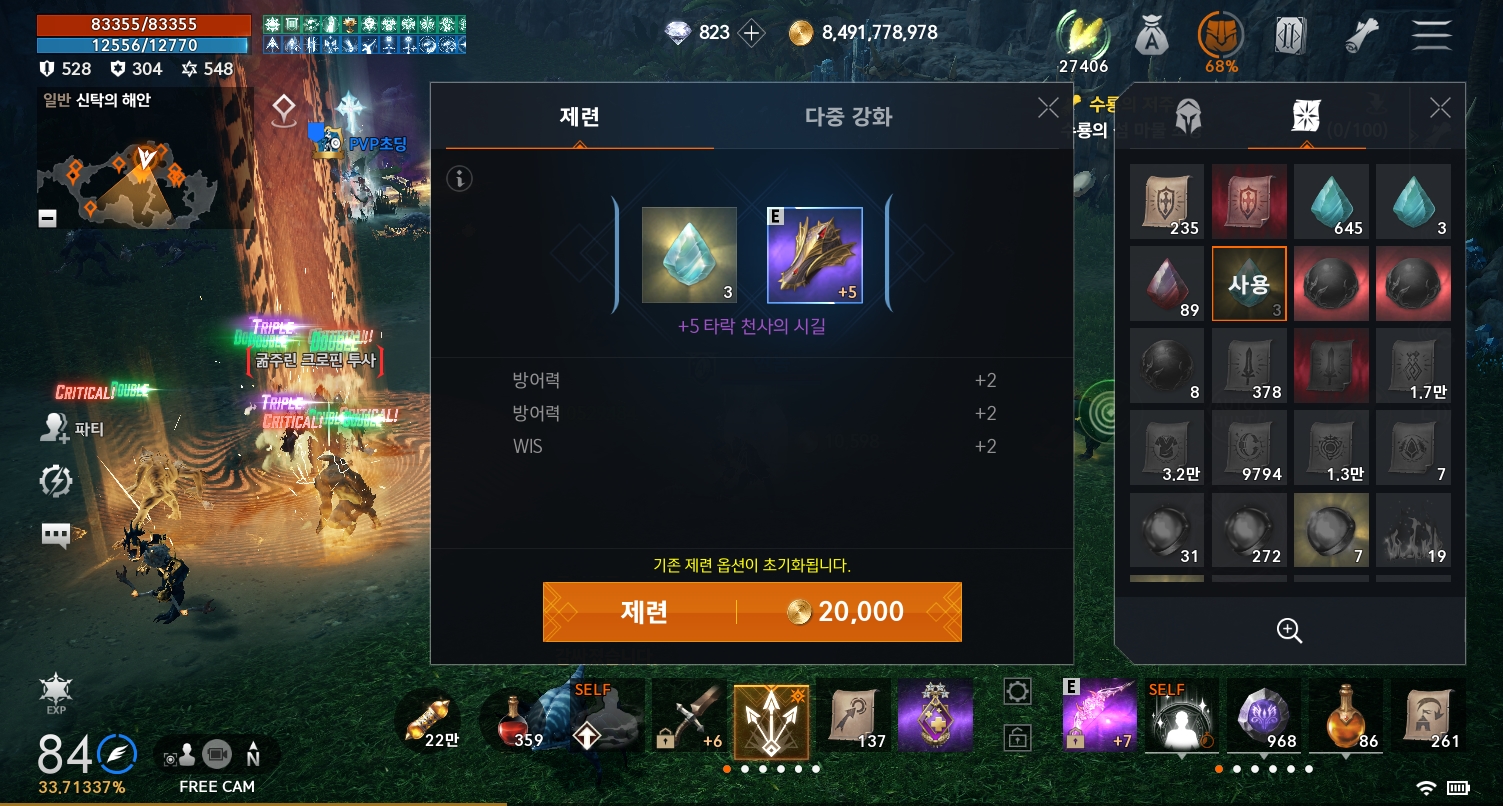Select the trident skill icon on the hotbar
Image resolution: width=1503 pixels, height=806 pixels.
[x=771, y=717]
